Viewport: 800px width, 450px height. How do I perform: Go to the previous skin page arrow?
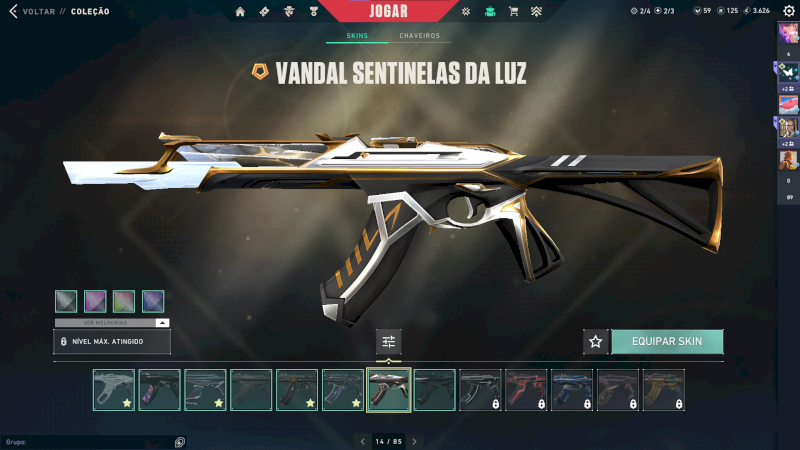pos(362,441)
